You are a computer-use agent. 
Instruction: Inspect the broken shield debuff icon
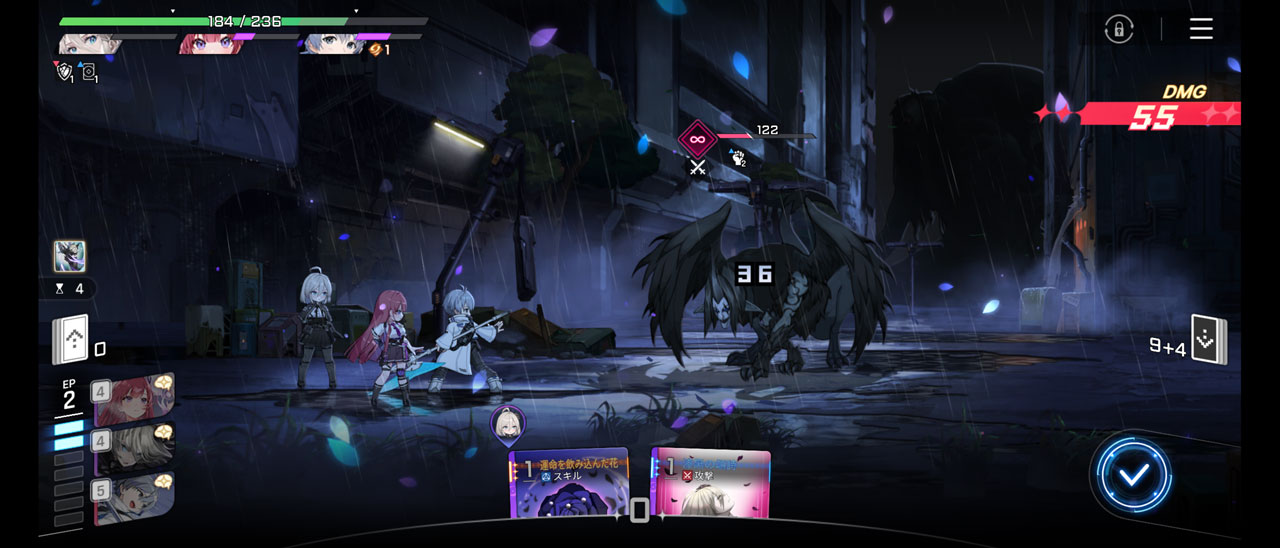64,71
